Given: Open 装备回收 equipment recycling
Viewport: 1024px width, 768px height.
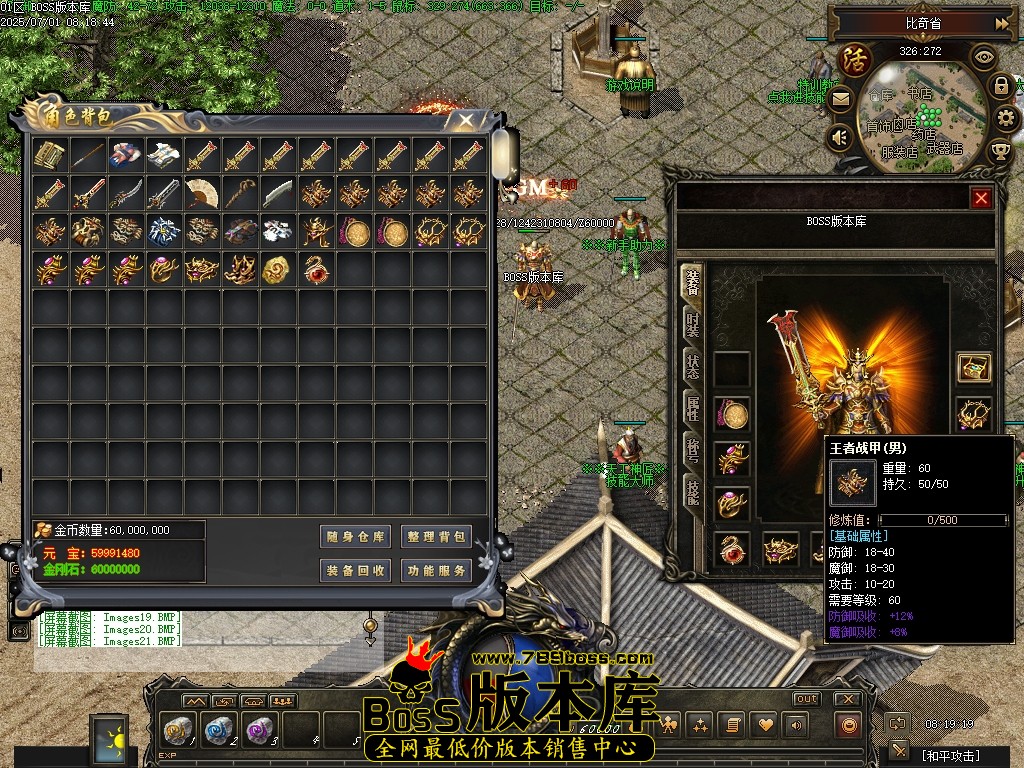Looking at the screenshot, I should 355,571.
